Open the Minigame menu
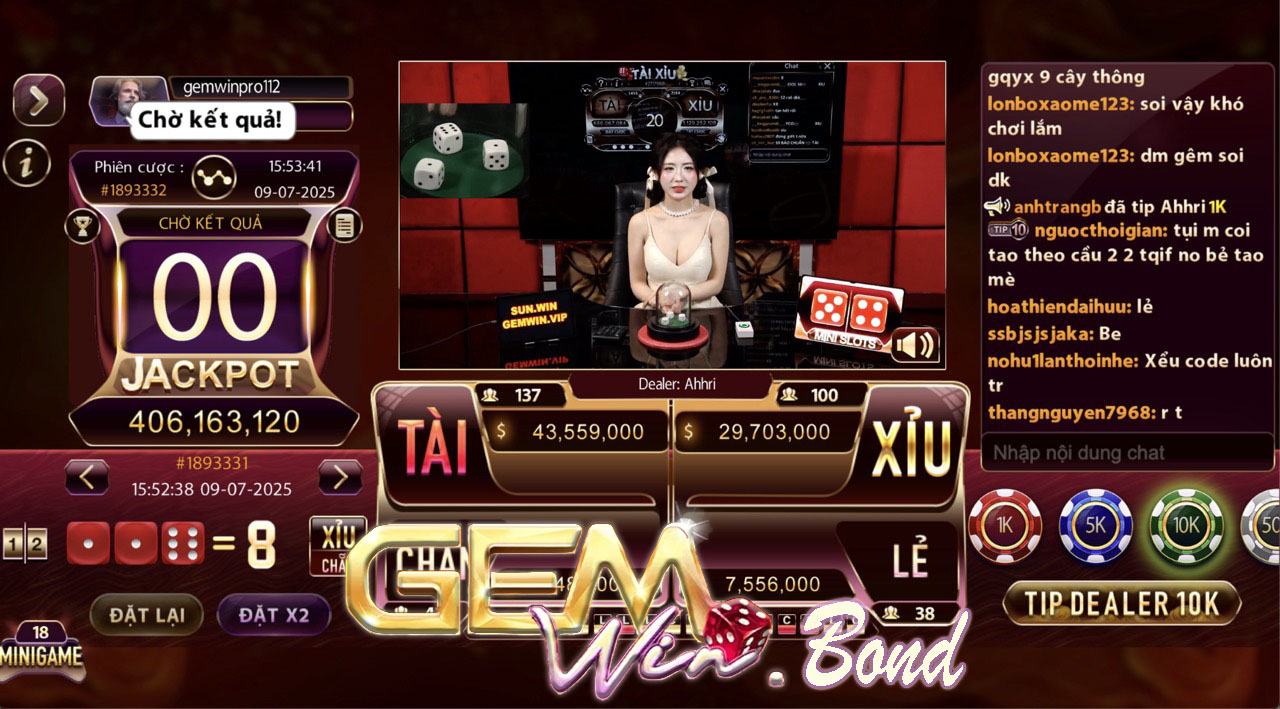This screenshot has height=709, width=1280. (41, 649)
